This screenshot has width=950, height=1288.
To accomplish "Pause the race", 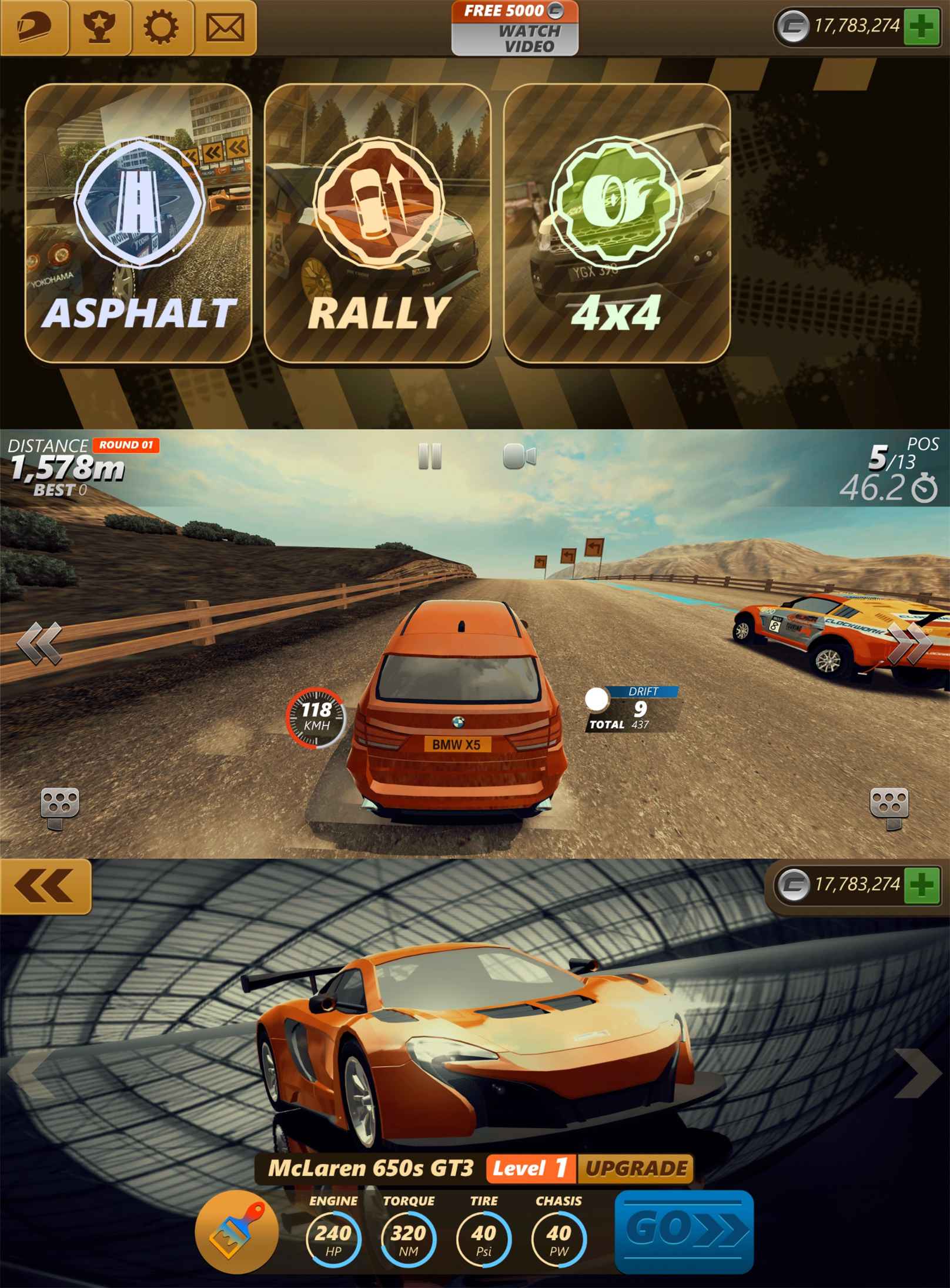I will coord(430,457).
